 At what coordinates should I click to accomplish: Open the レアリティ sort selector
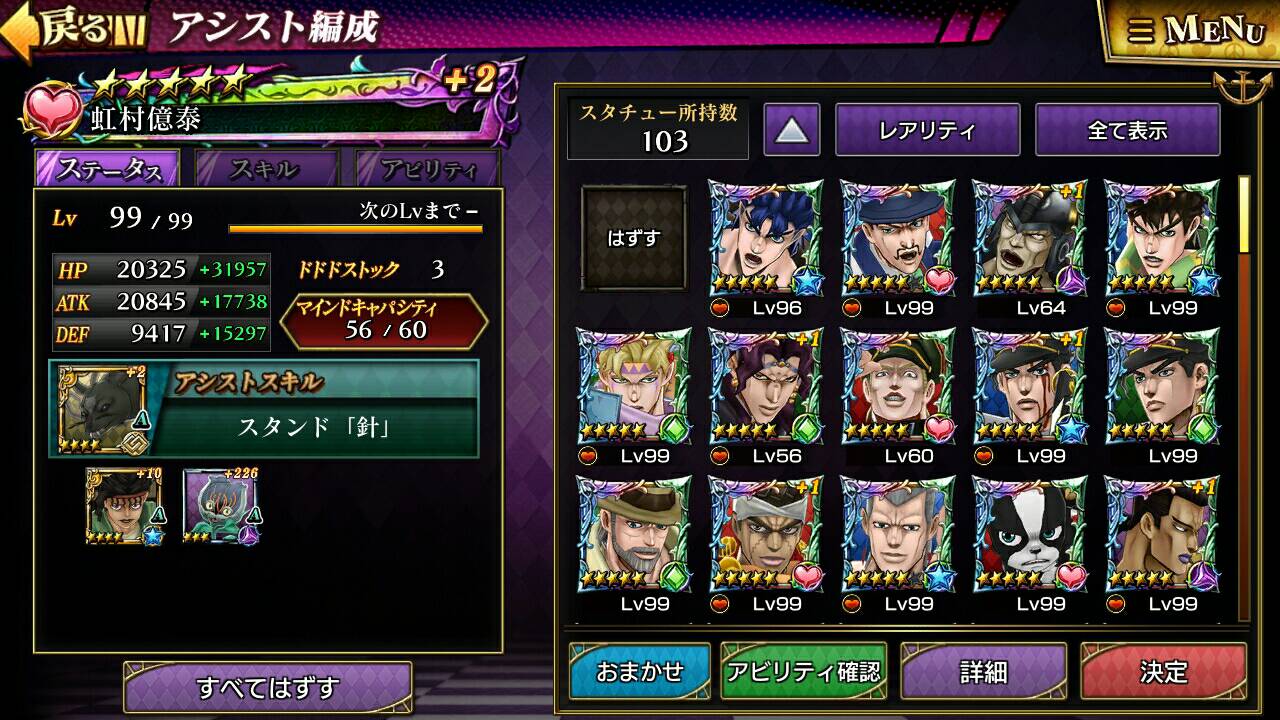pyautogui.click(x=928, y=128)
